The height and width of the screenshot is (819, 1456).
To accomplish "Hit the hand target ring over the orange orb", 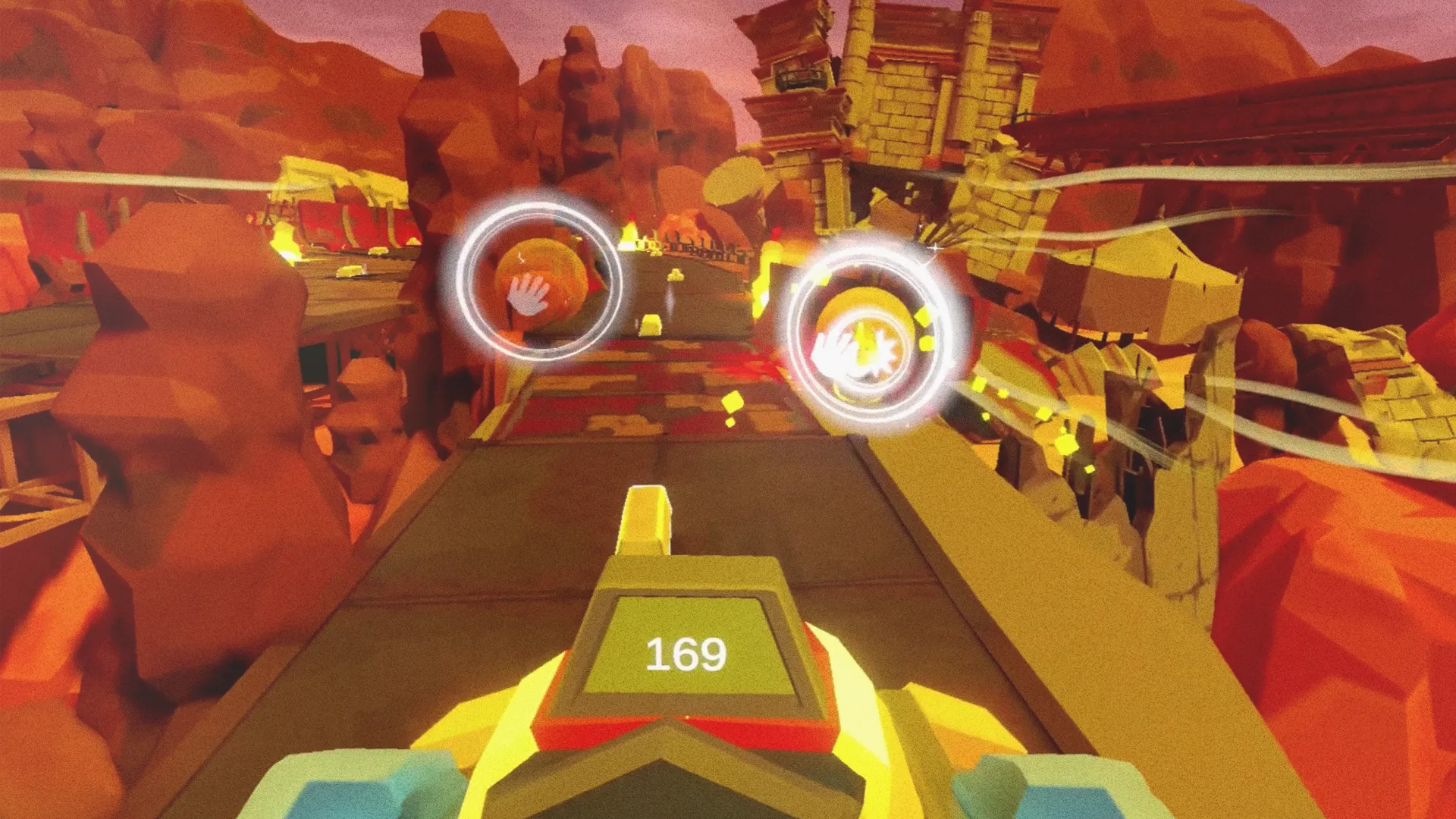I will click(x=538, y=281).
